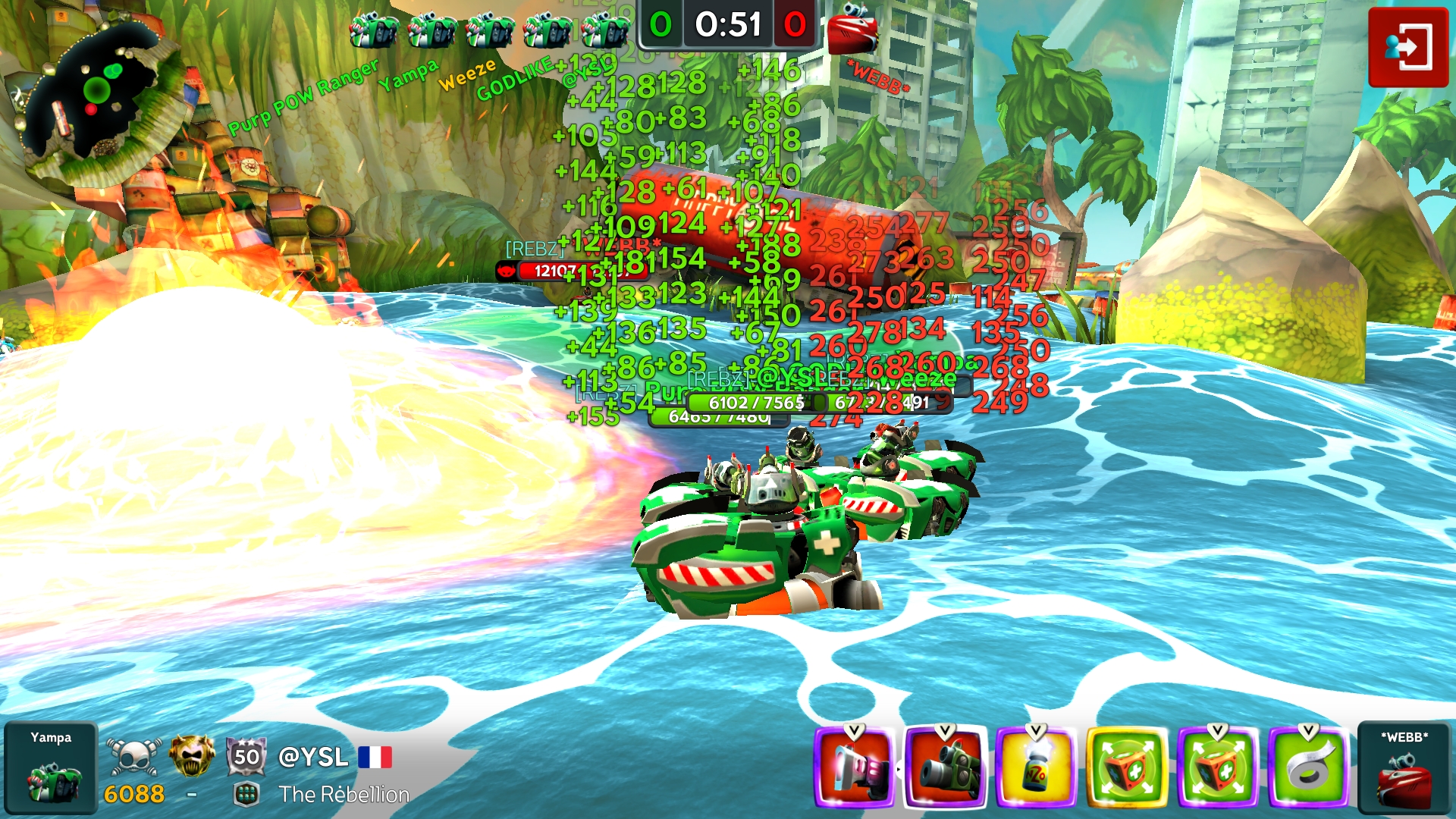Pick the gold-framed repair box item
Image resolution: width=1456 pixels, height=819 pixels.
tap(1127, 767)
